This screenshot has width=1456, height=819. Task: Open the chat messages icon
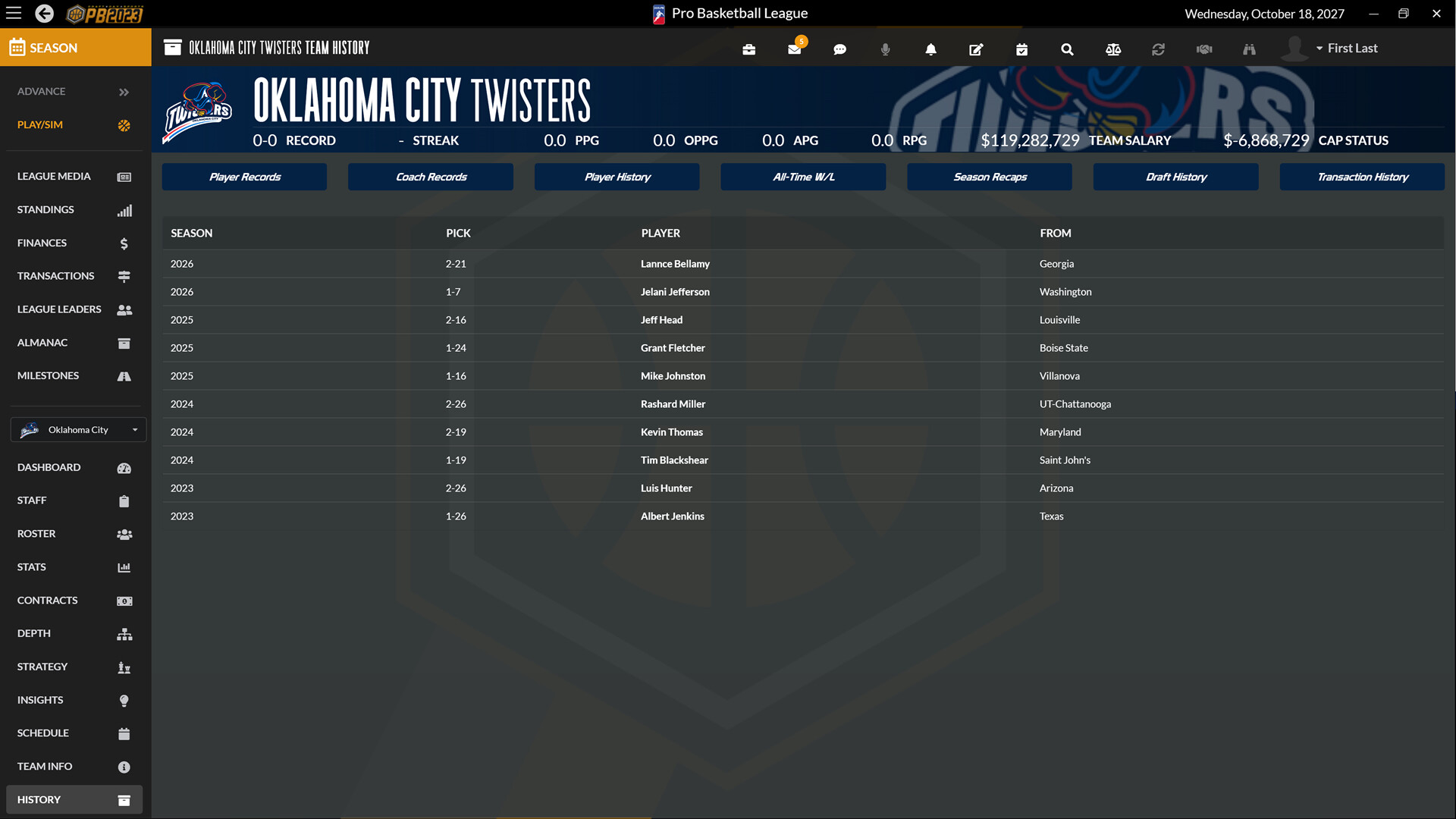coord(839,49)
